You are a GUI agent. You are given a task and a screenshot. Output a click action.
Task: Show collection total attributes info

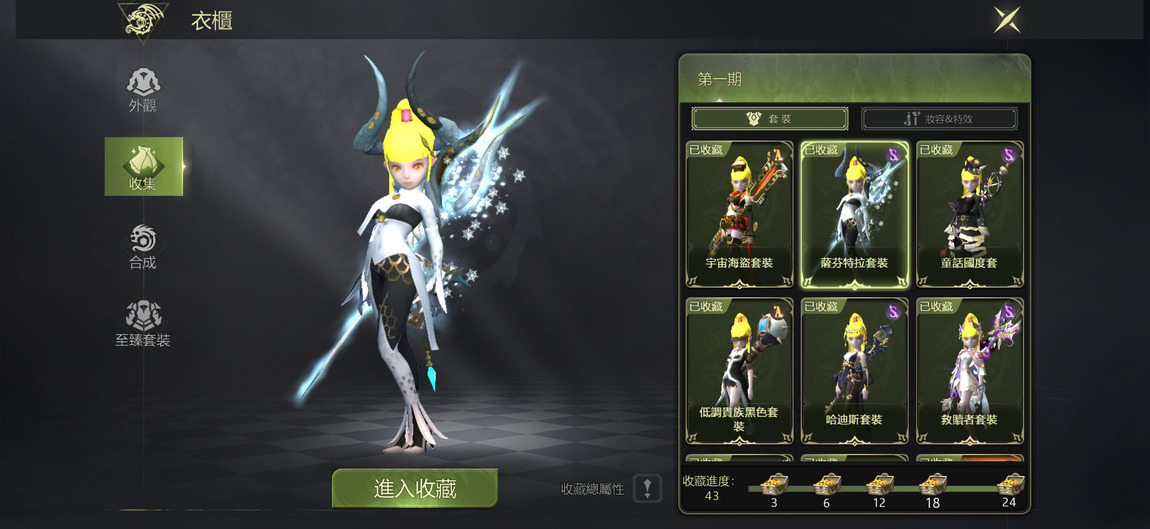(x=647, y=488)
